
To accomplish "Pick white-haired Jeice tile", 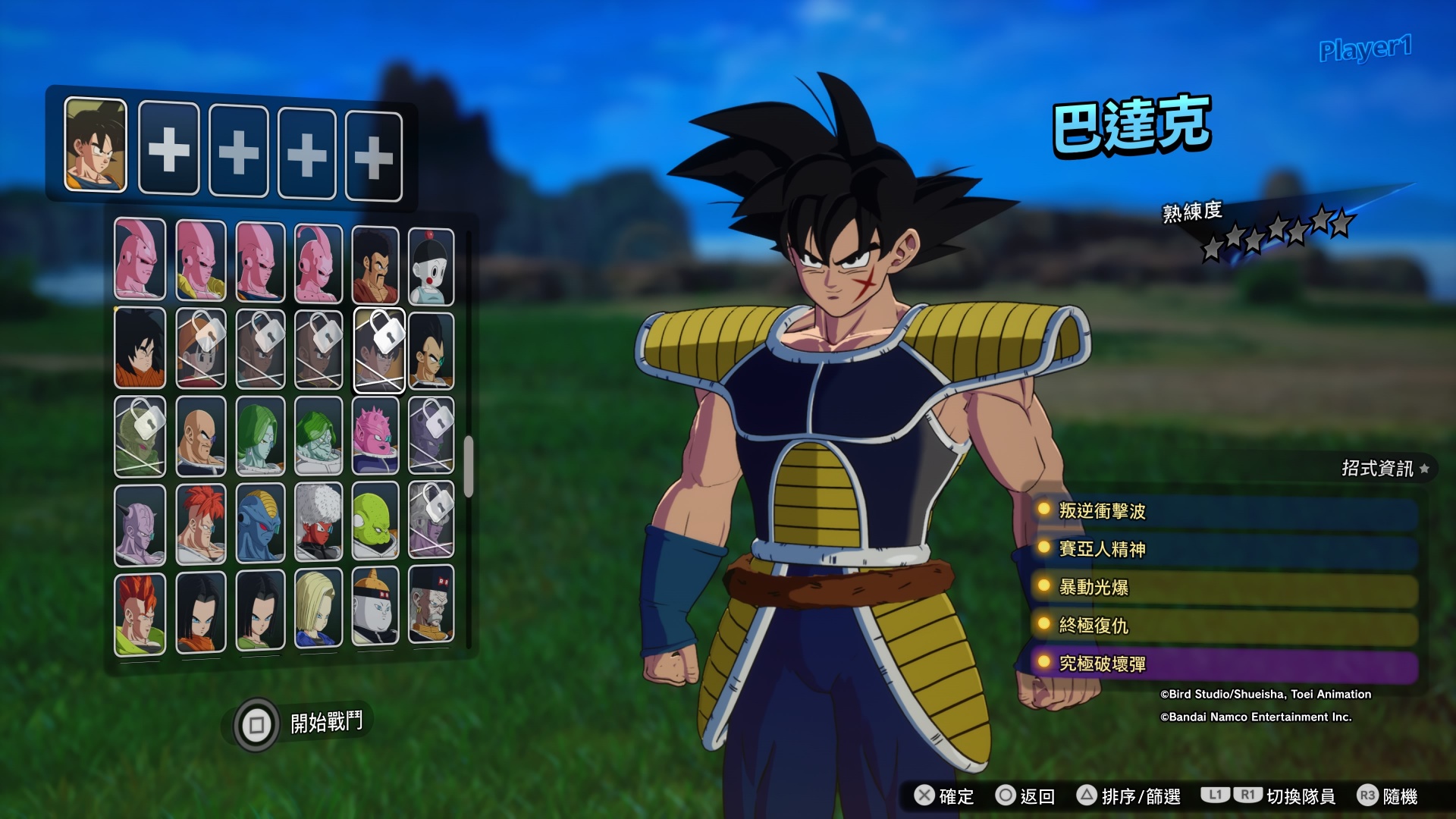I will [318, 522].
